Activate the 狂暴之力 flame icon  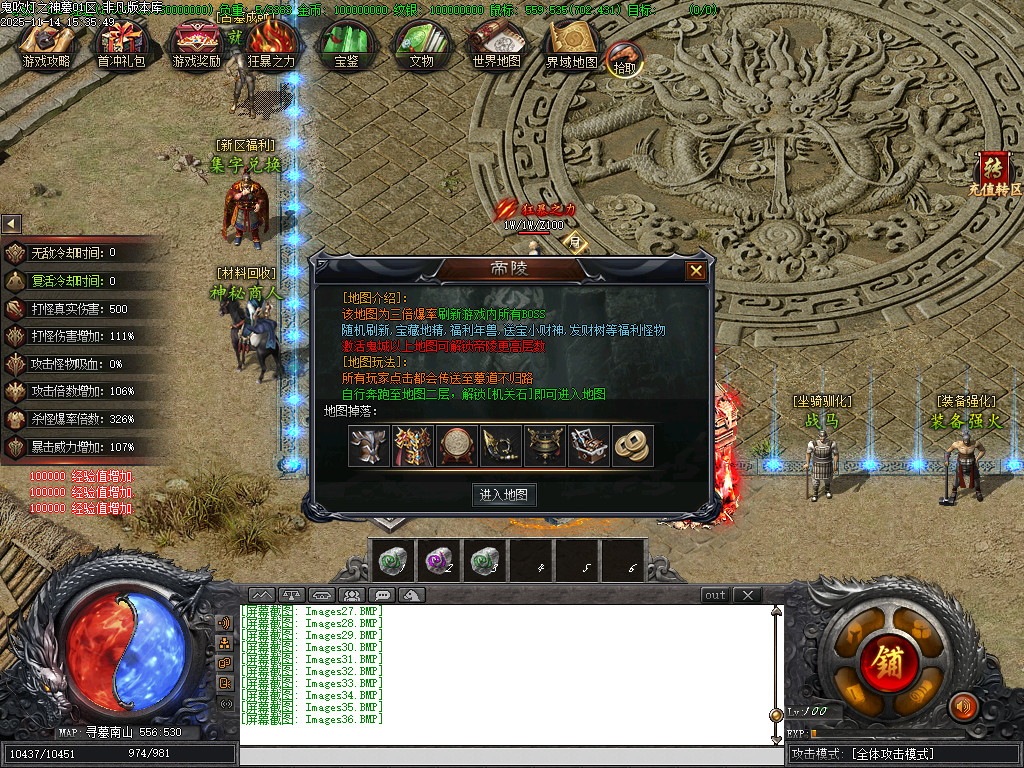pos(271,45)
